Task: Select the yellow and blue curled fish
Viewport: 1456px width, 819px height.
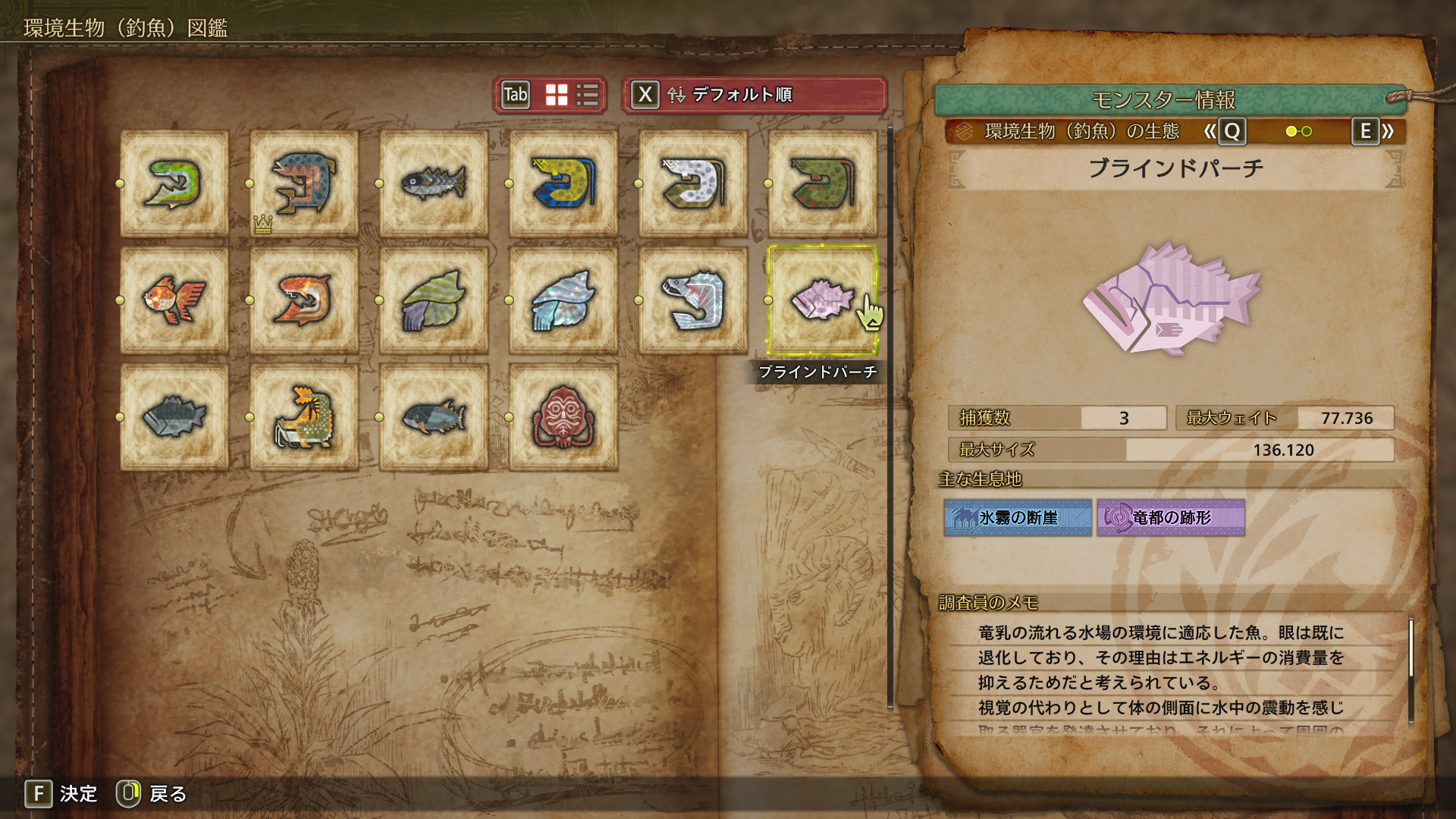Action: coord(563,184)
